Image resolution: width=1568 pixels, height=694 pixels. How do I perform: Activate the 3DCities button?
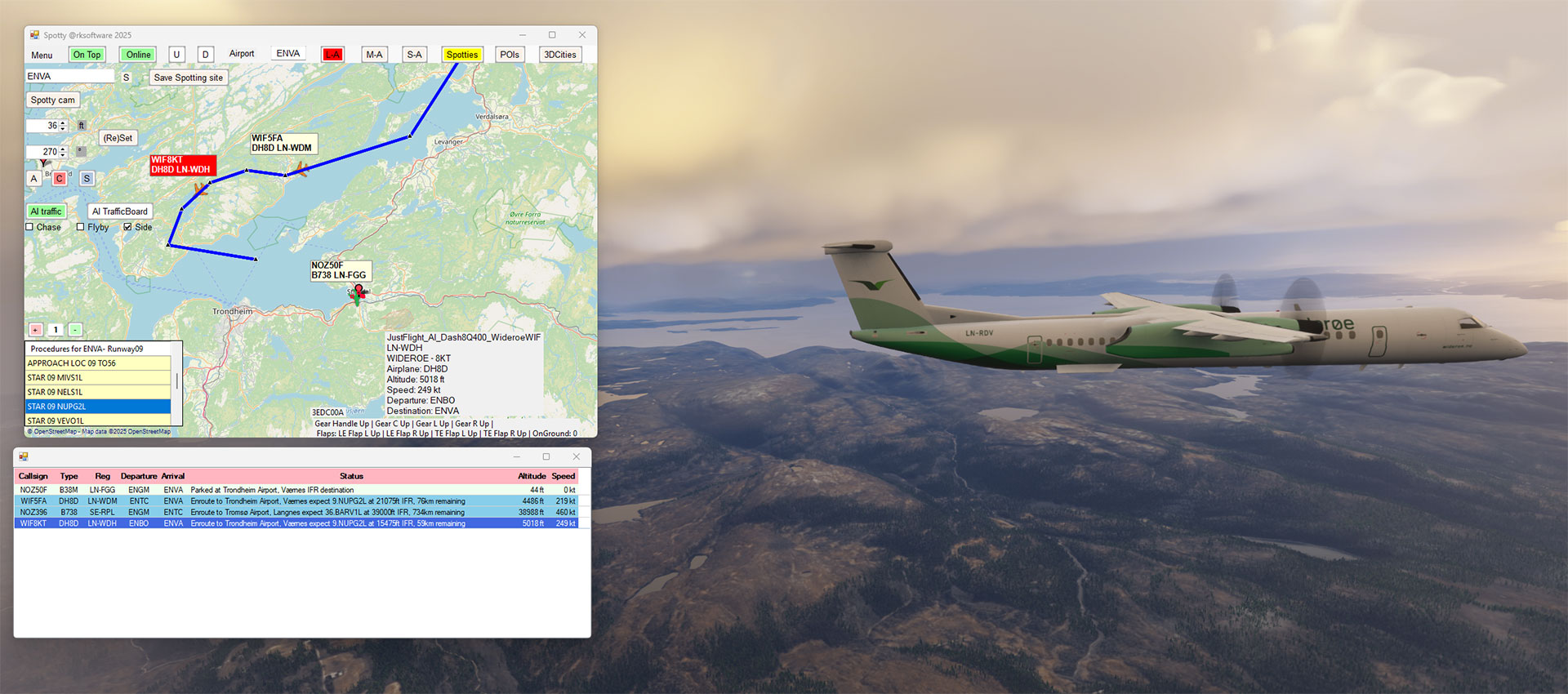click(560, 55)
